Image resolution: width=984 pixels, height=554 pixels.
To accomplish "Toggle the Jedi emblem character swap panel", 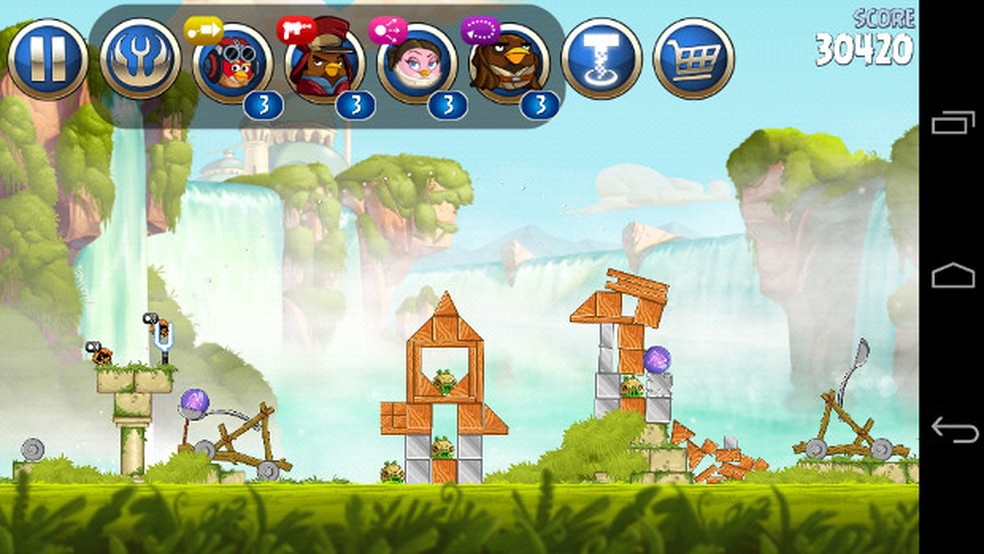I will pyautogui.click(x=140, y=58).
